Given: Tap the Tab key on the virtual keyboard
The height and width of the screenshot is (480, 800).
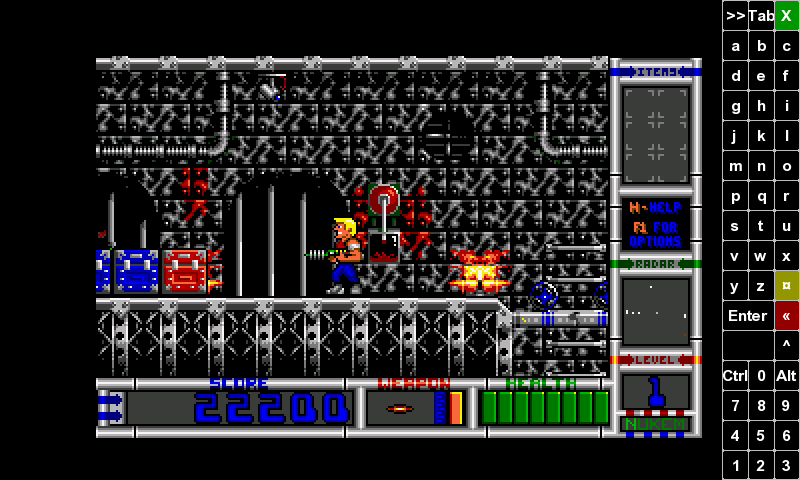Looking at the screenshot, I should coord(761,15).
